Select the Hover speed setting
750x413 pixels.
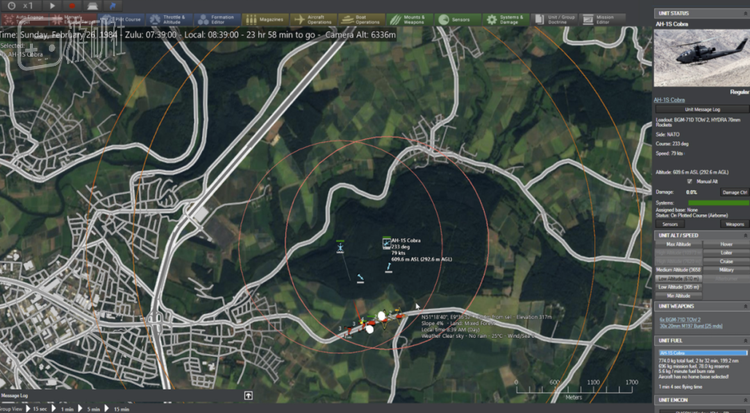click(726, 244)
